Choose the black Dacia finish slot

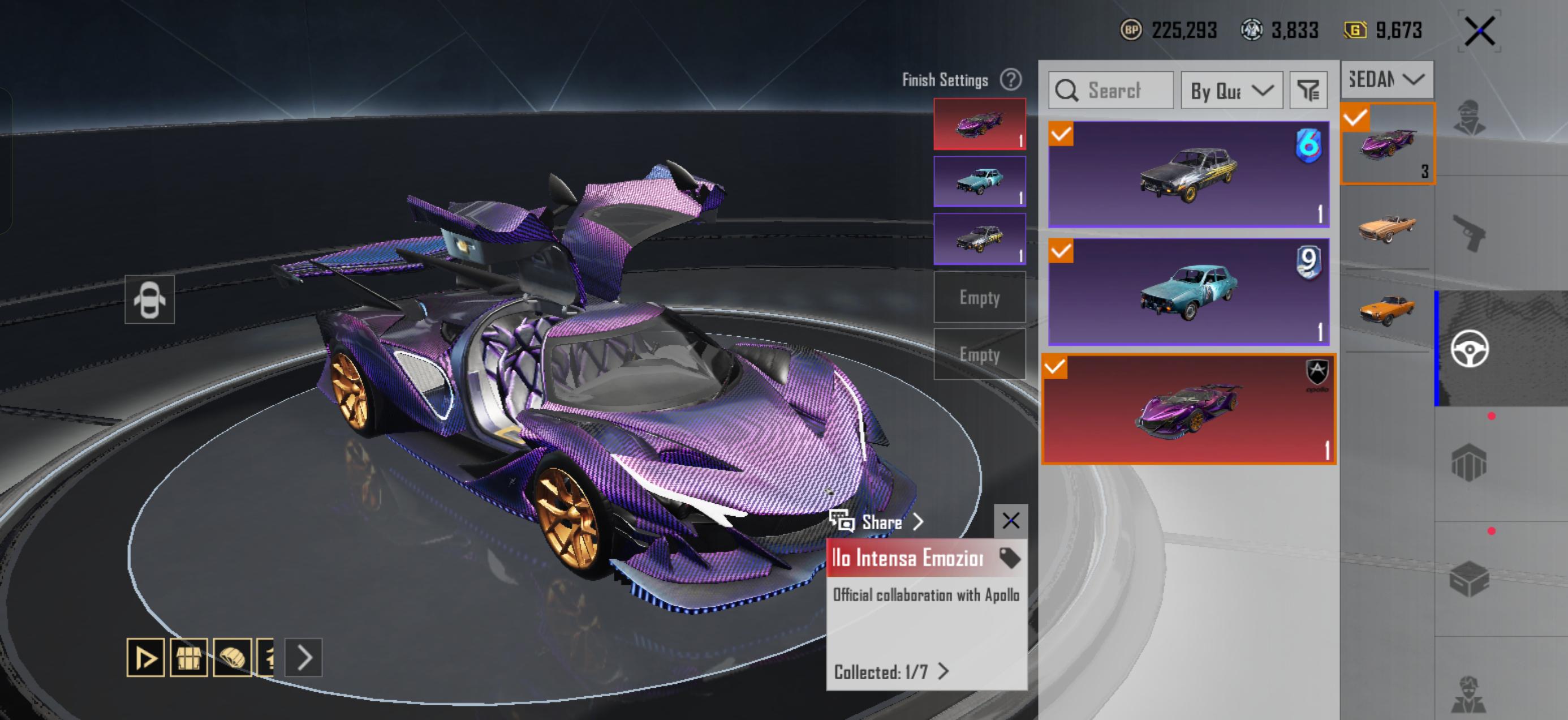point(979,239)
